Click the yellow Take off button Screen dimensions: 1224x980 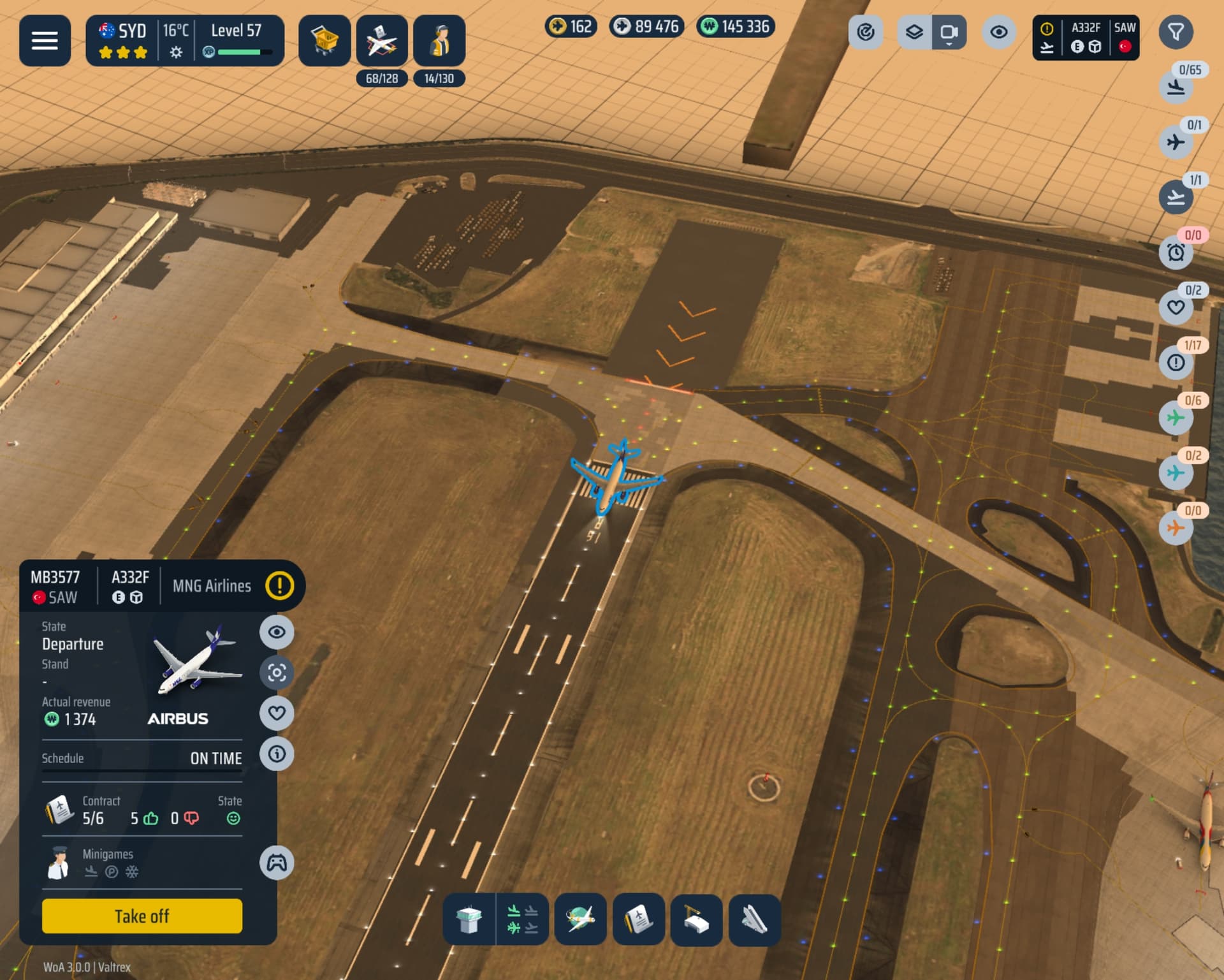(x=142, y=916)
